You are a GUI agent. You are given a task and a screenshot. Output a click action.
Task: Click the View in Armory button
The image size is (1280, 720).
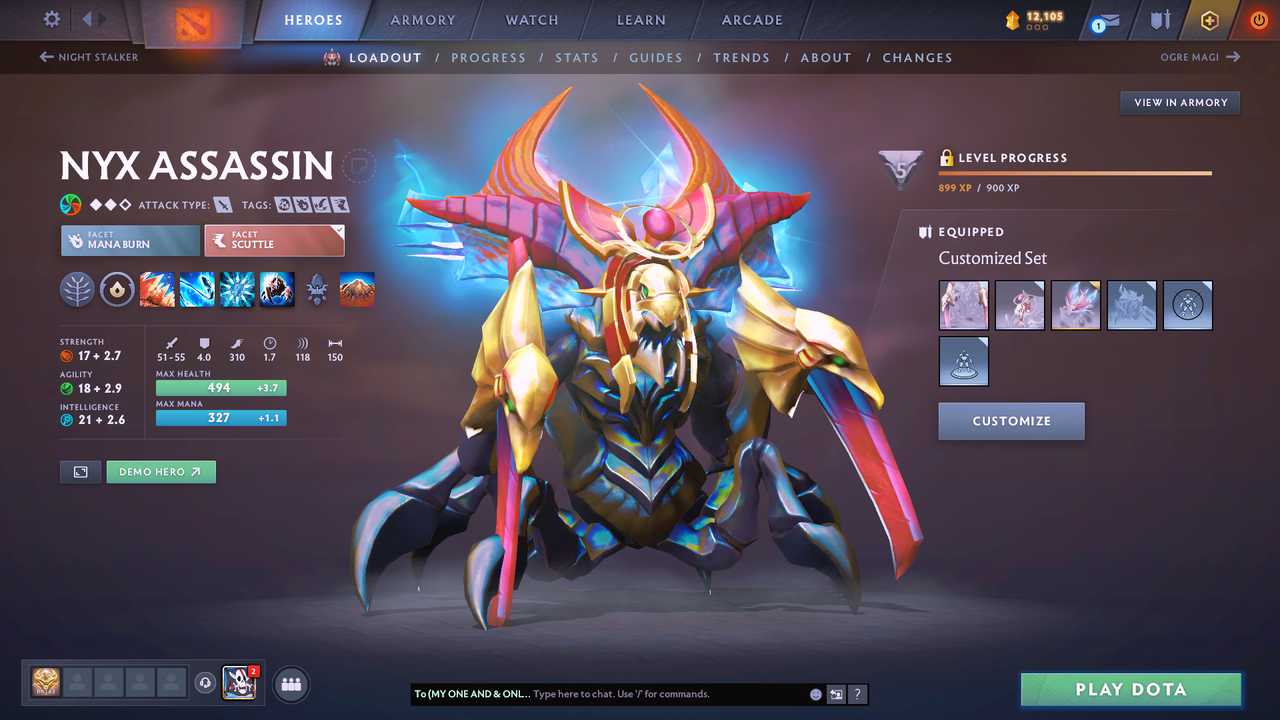pos(1179,102)
